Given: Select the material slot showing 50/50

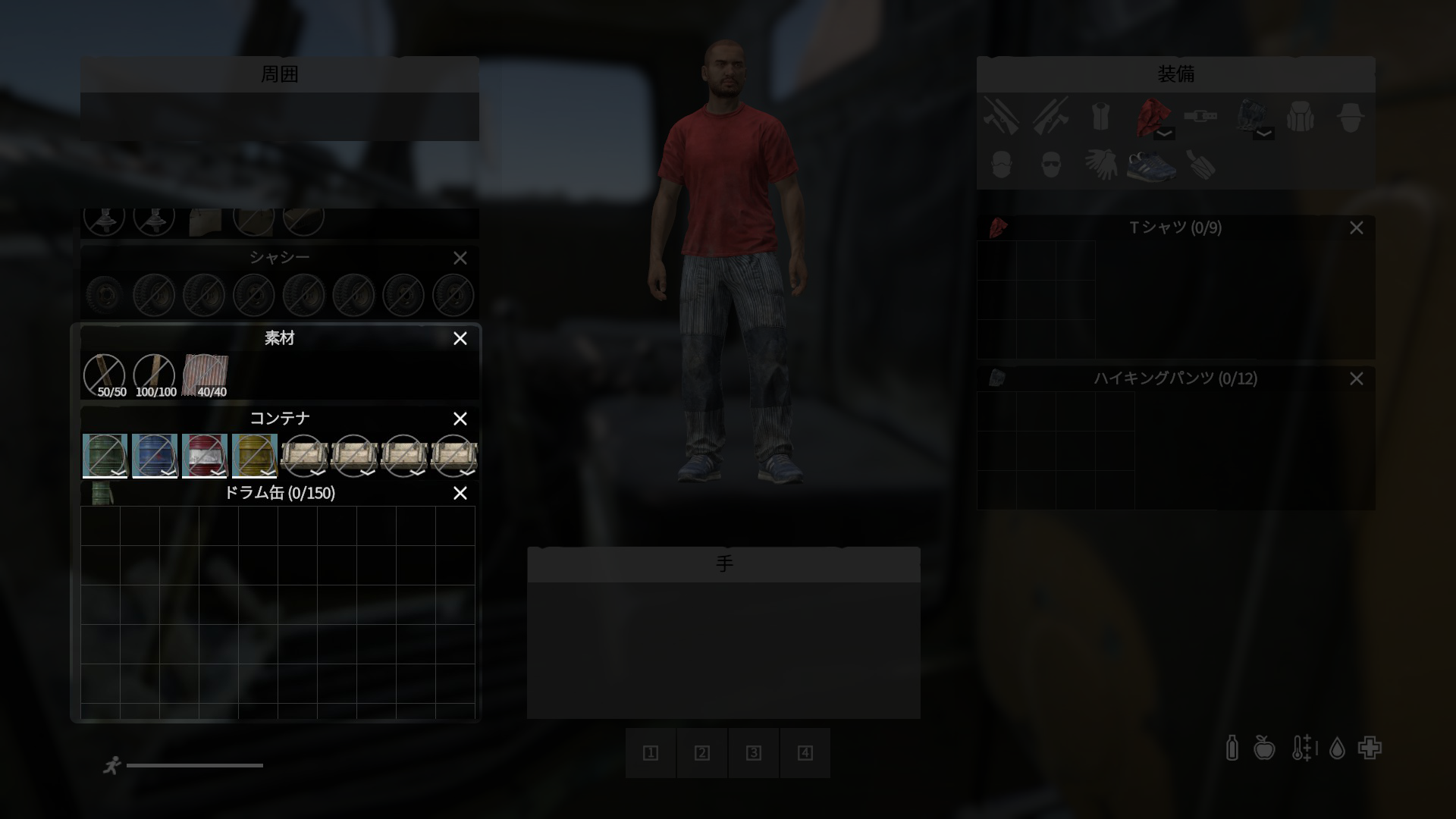Looking at the screenshot, I should click(x=104, y=375).
